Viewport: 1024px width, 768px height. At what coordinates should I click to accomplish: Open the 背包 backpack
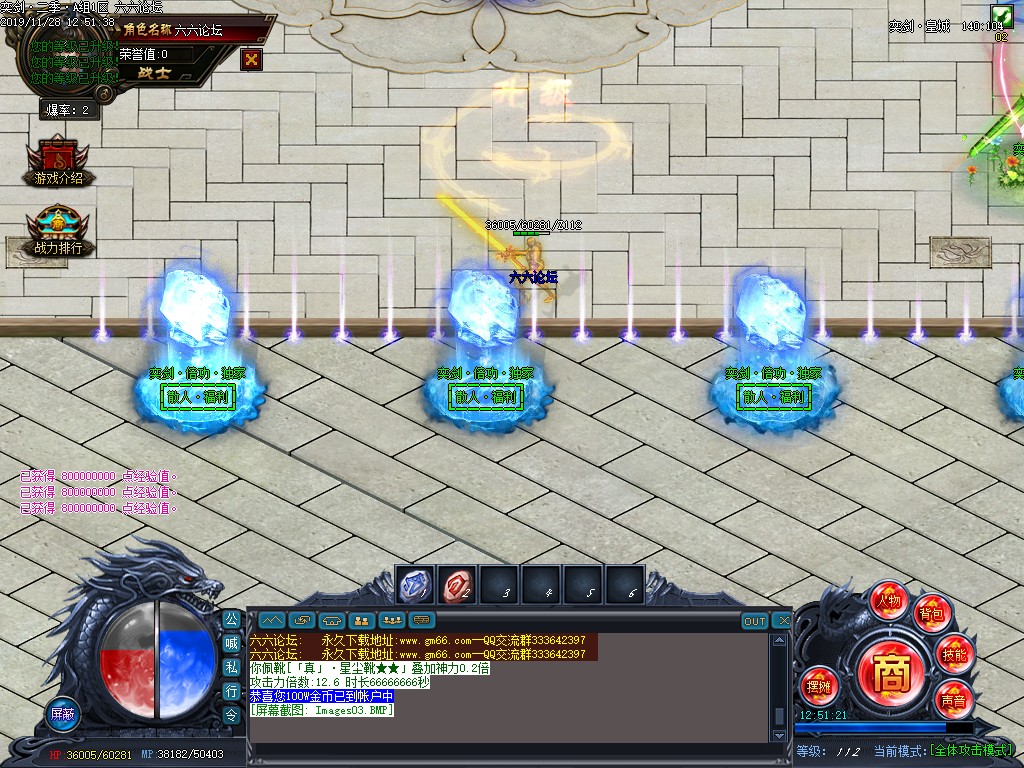[933, 613]
